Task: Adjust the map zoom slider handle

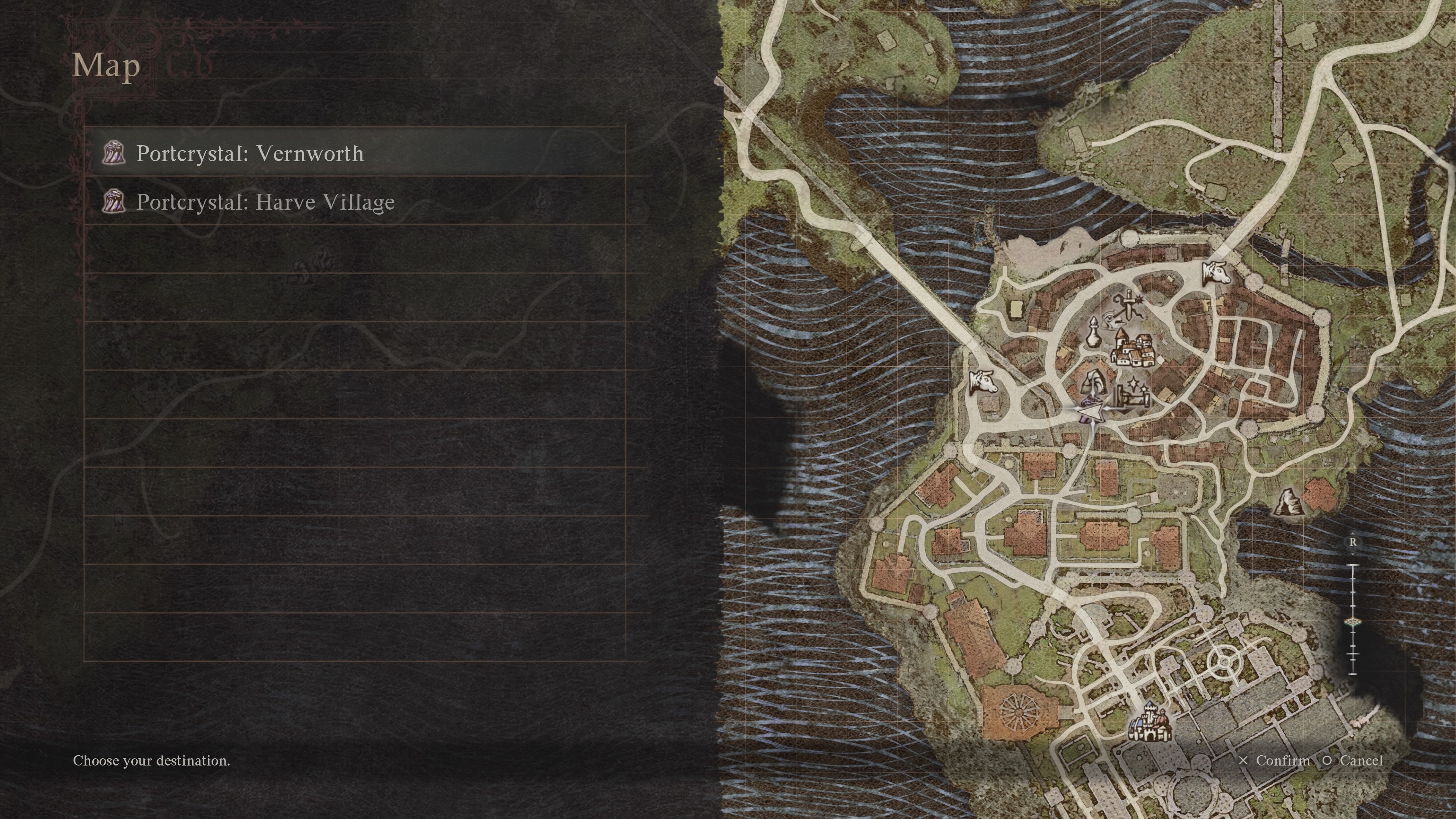Action: click(x=1352, y=622)
